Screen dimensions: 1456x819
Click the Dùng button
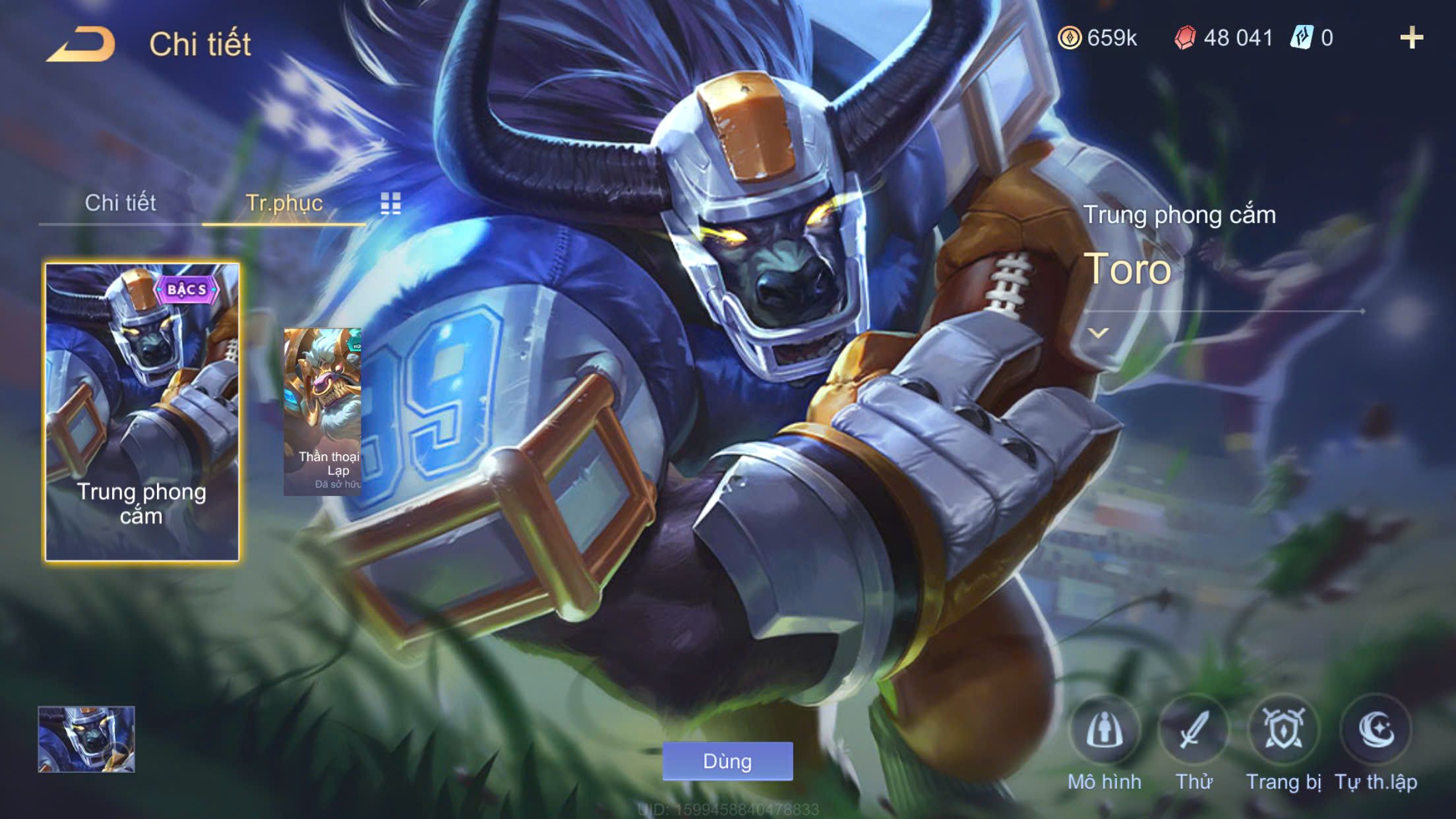click(x=727, y=761)
